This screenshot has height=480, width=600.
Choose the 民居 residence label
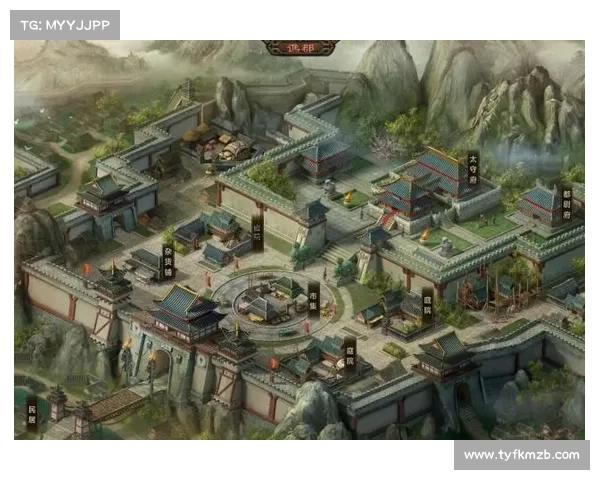pyautogui.click(x=31, y=410)
